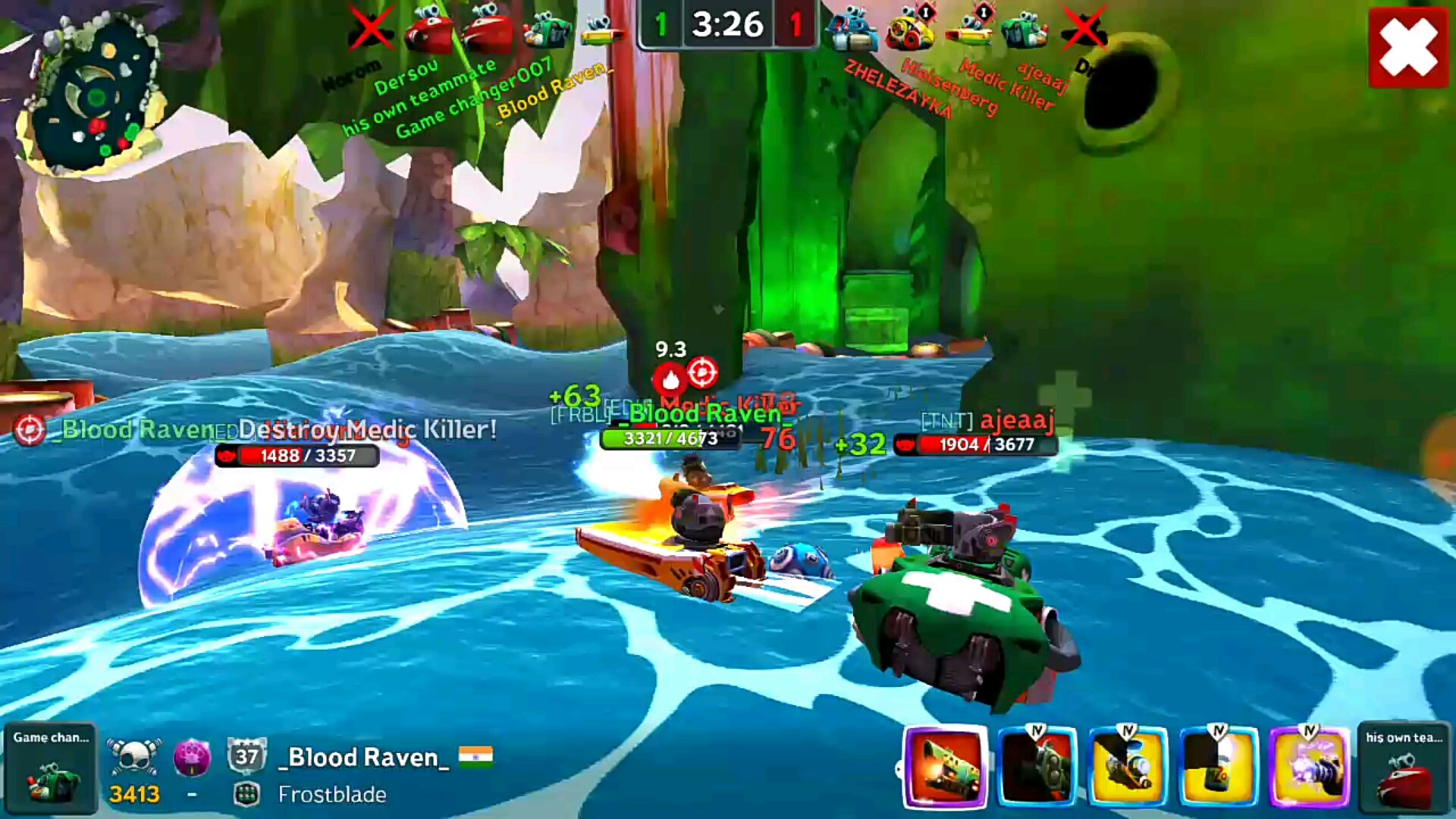Screen dimensions: 1456x819
Task: Select the yellow-background scoped cannon slot
Action: [1128, 767]
